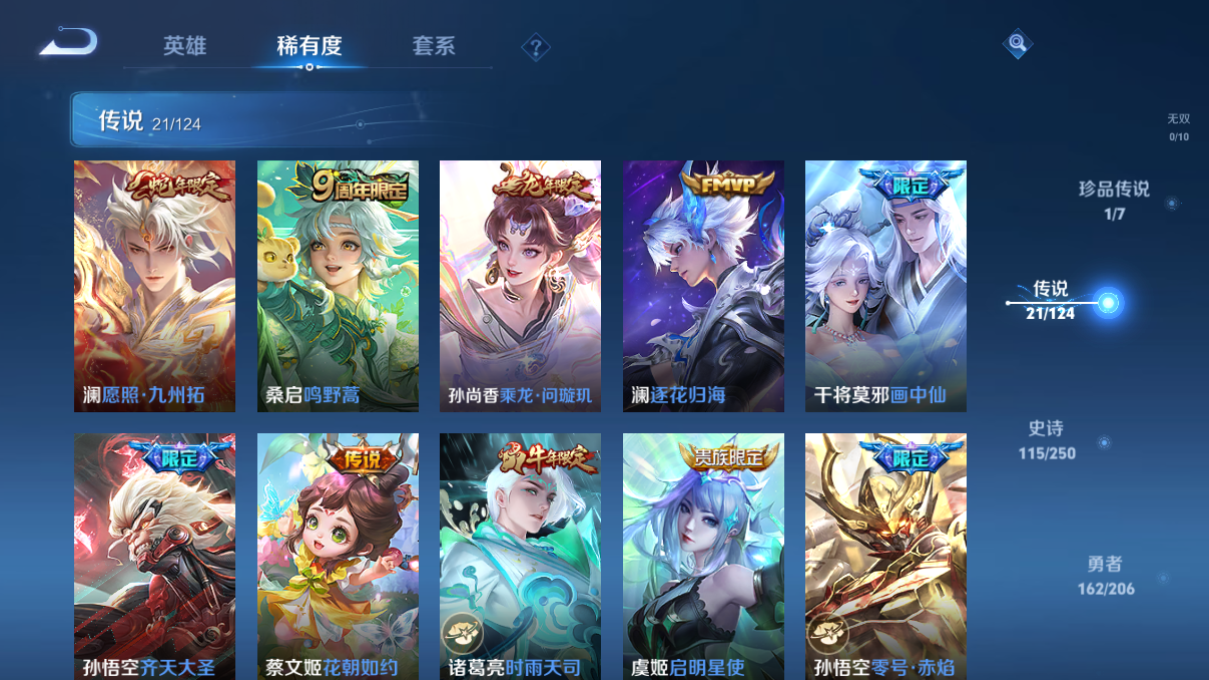Jump to the 珍品传说 rarity section
The image size is (1209, 680).
coord(1114,199)
